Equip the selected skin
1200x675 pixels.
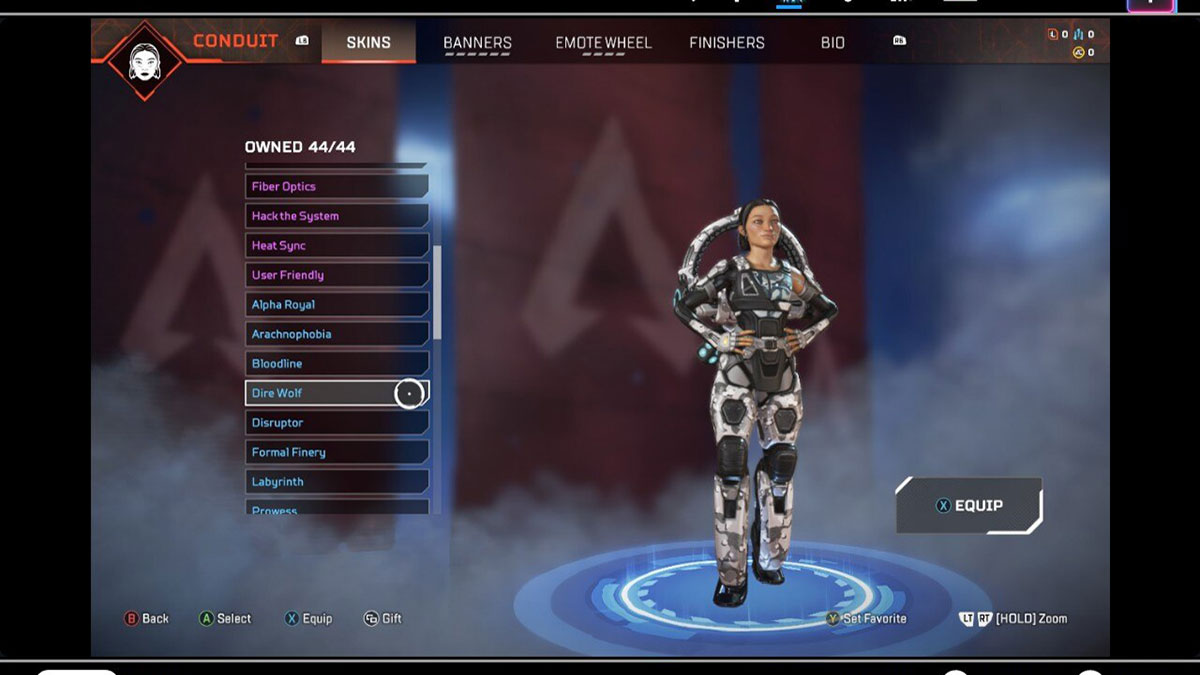click(968, 506)
